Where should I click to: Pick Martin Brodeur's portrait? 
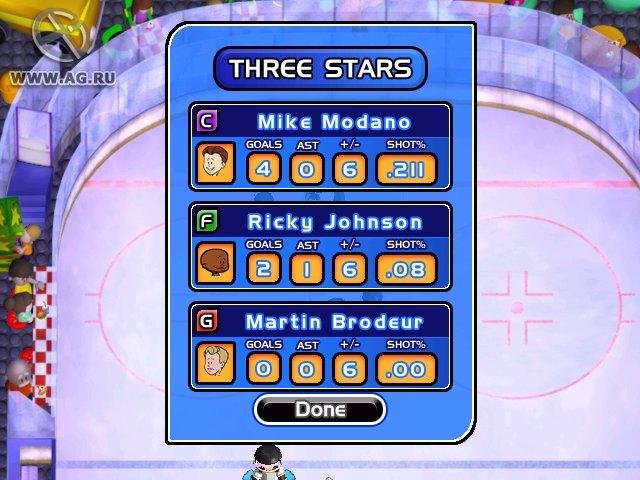215,363
